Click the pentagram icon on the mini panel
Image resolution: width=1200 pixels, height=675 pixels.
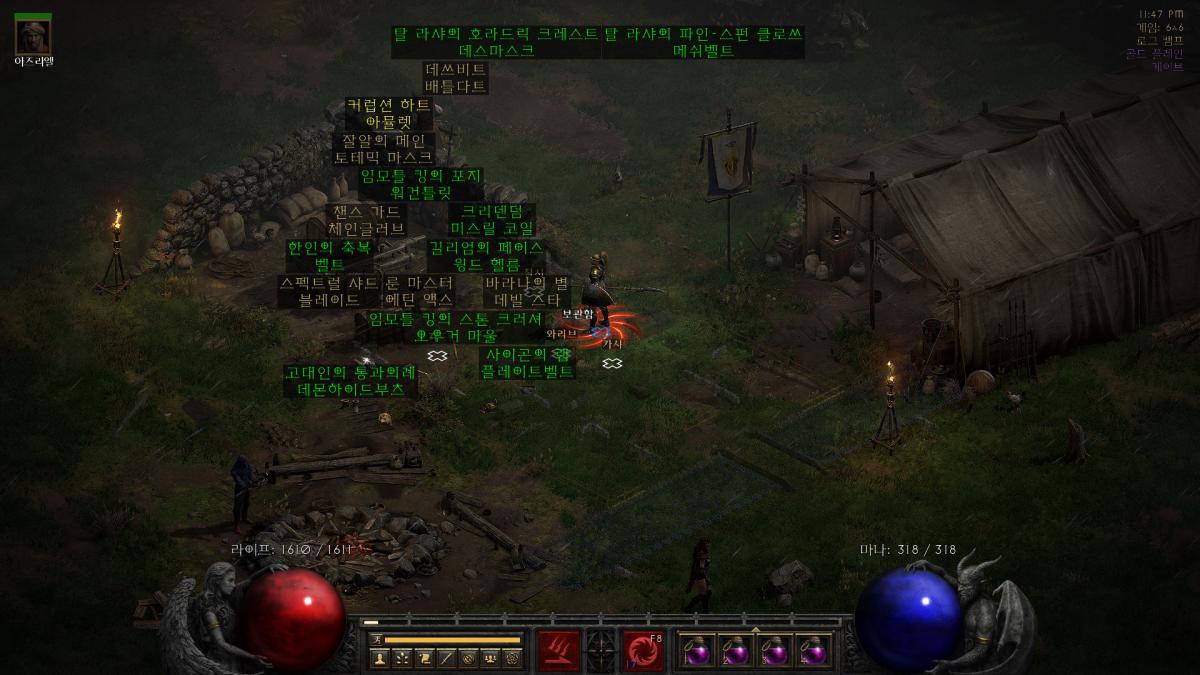[x=512, y=658]
